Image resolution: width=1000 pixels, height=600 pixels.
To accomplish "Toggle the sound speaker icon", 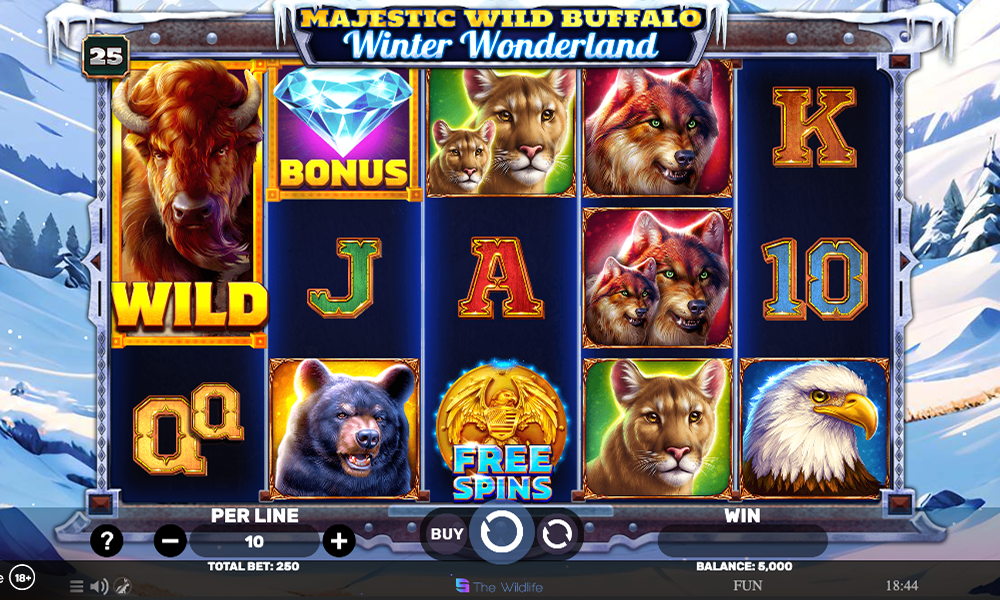I will tap(99, 586).
